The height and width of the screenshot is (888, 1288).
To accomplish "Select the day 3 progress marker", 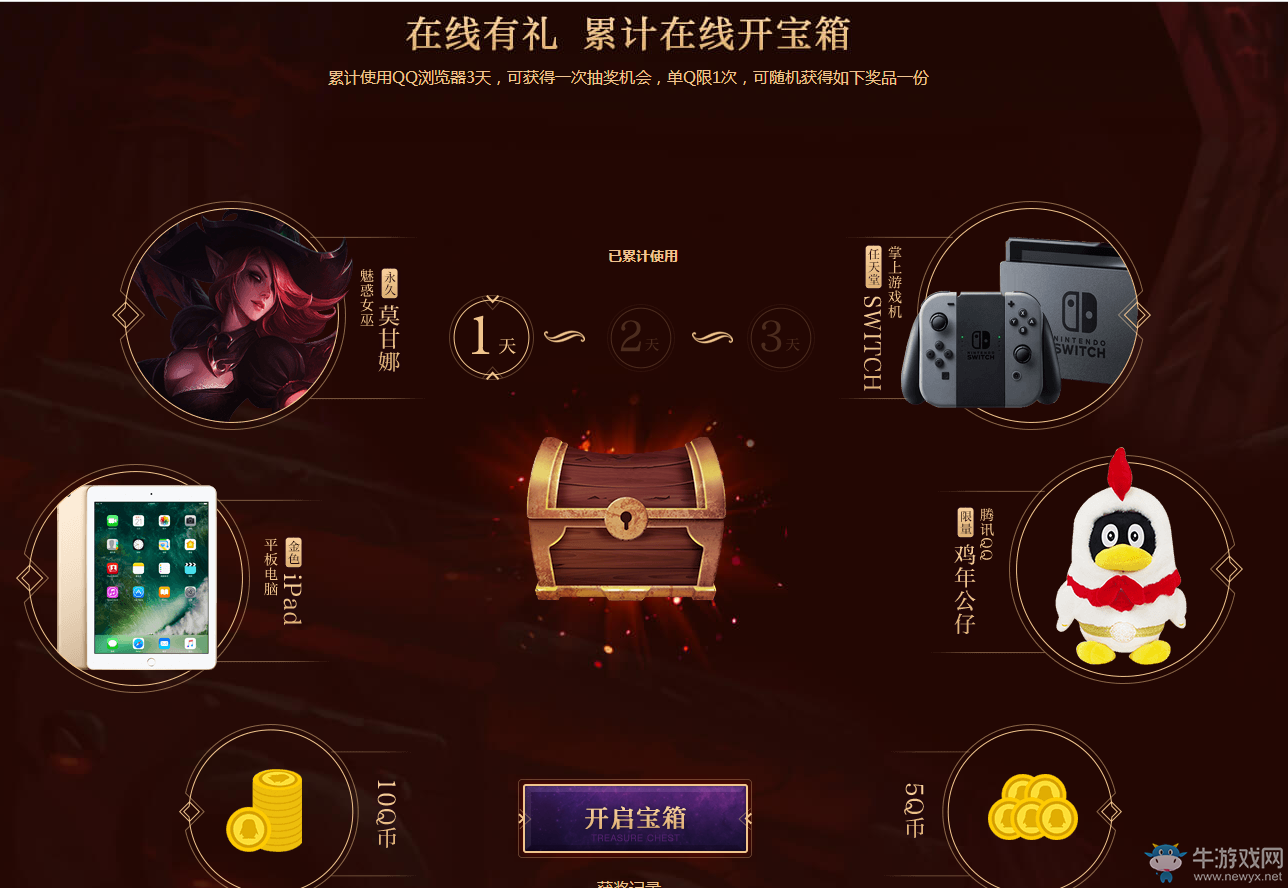I will 780,338.
